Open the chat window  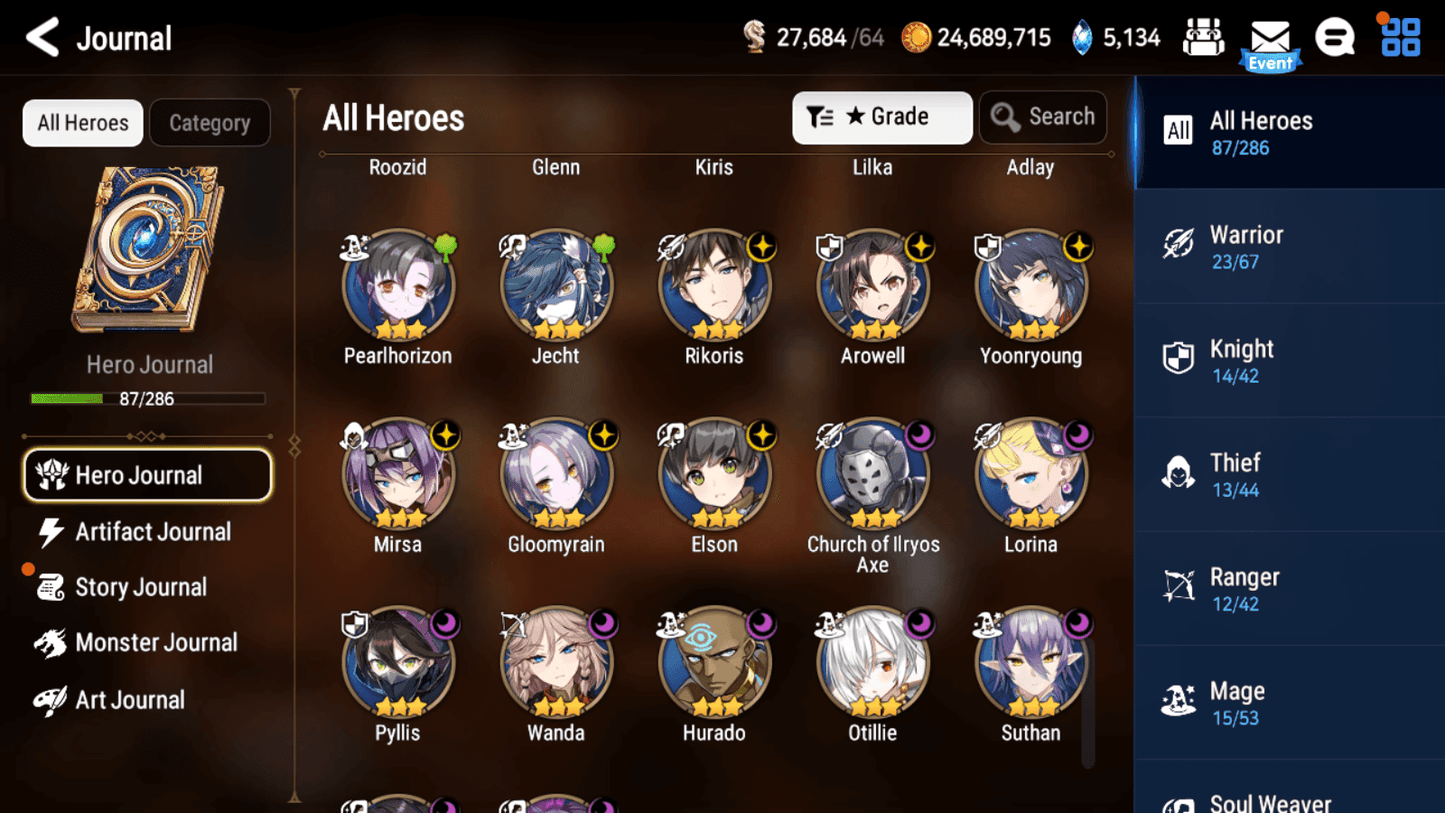[x=1335, y=36]
